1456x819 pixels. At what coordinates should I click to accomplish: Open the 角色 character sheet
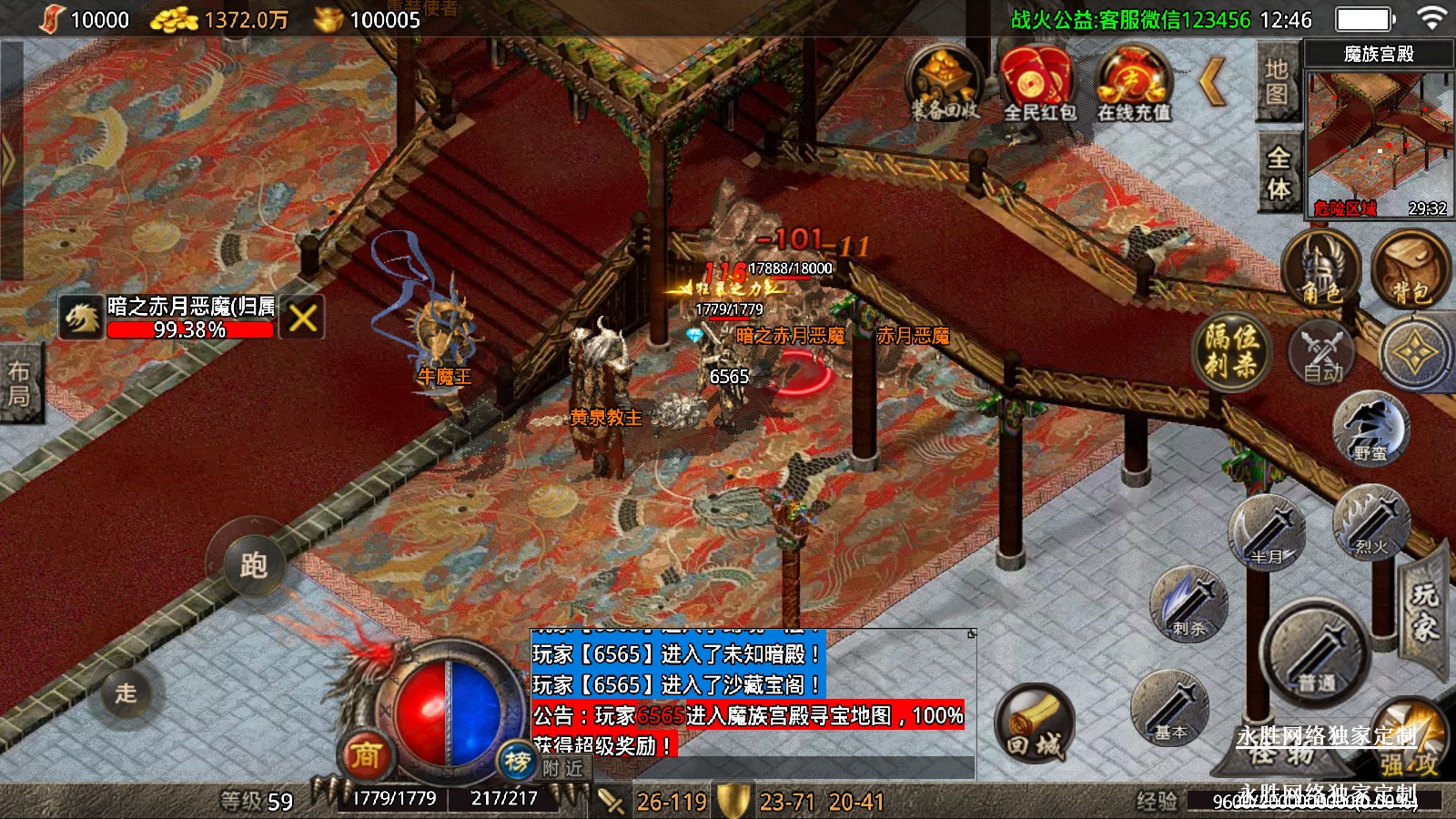(1320, 270)
